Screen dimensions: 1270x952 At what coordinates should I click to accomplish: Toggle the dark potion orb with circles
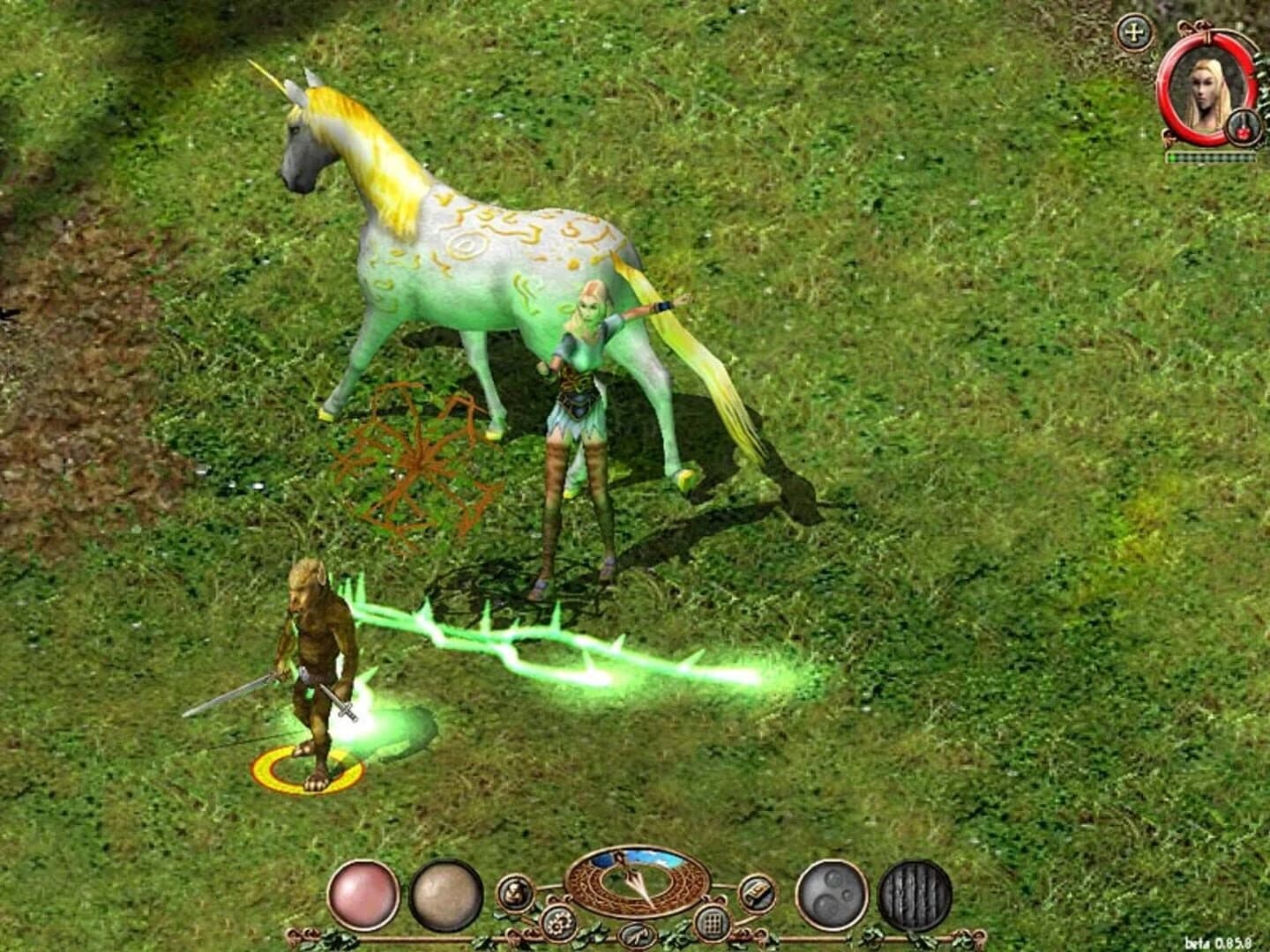coord(832,894)
